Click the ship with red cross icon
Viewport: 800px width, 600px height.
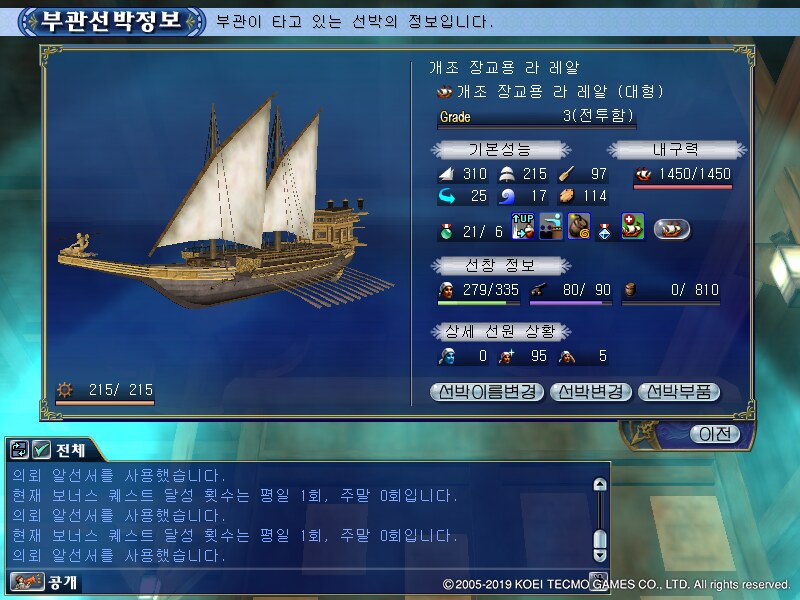click(x=631, y=227)
